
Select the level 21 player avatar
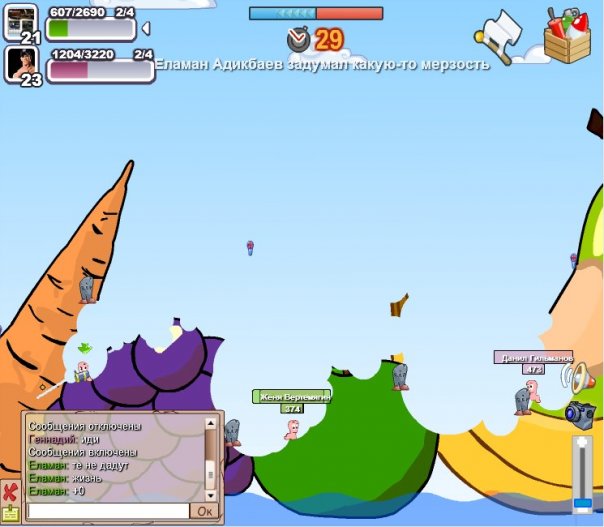point(22,22)
